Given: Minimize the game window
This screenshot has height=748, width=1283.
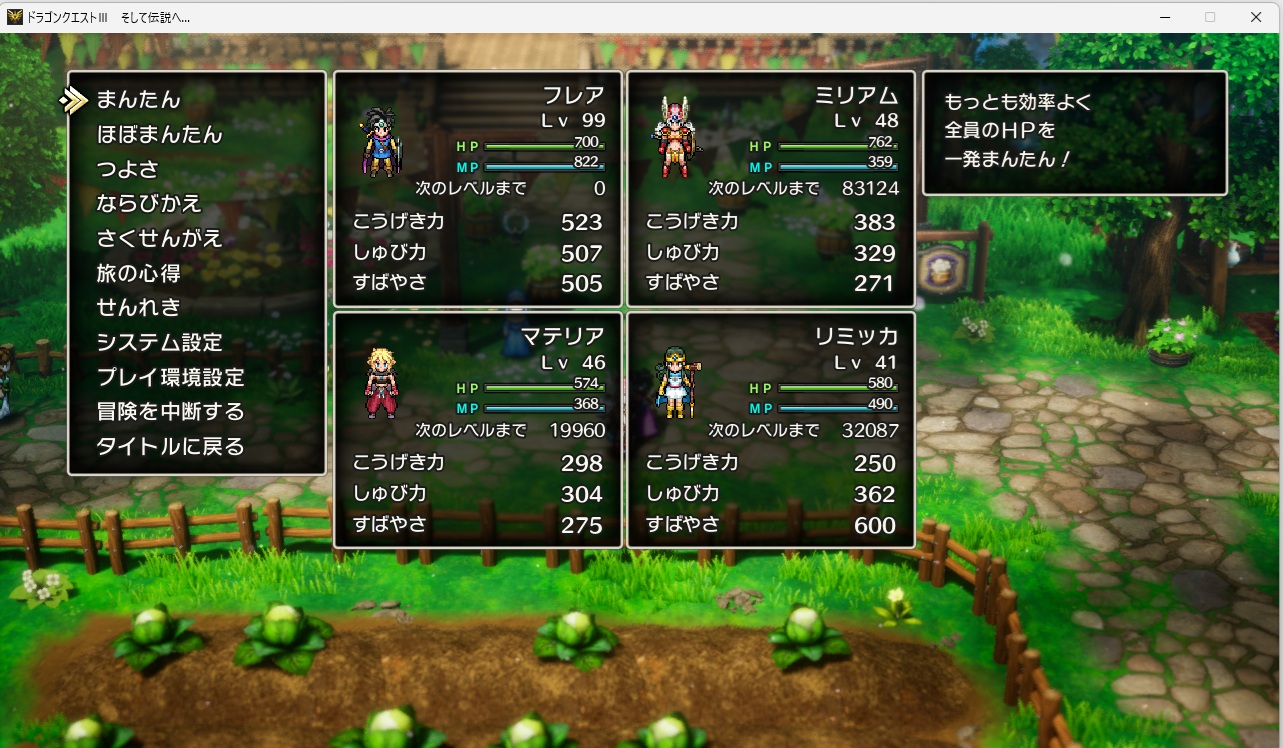Looking at the screenshot, I should pyautogui.click(x=1165, y=17).
